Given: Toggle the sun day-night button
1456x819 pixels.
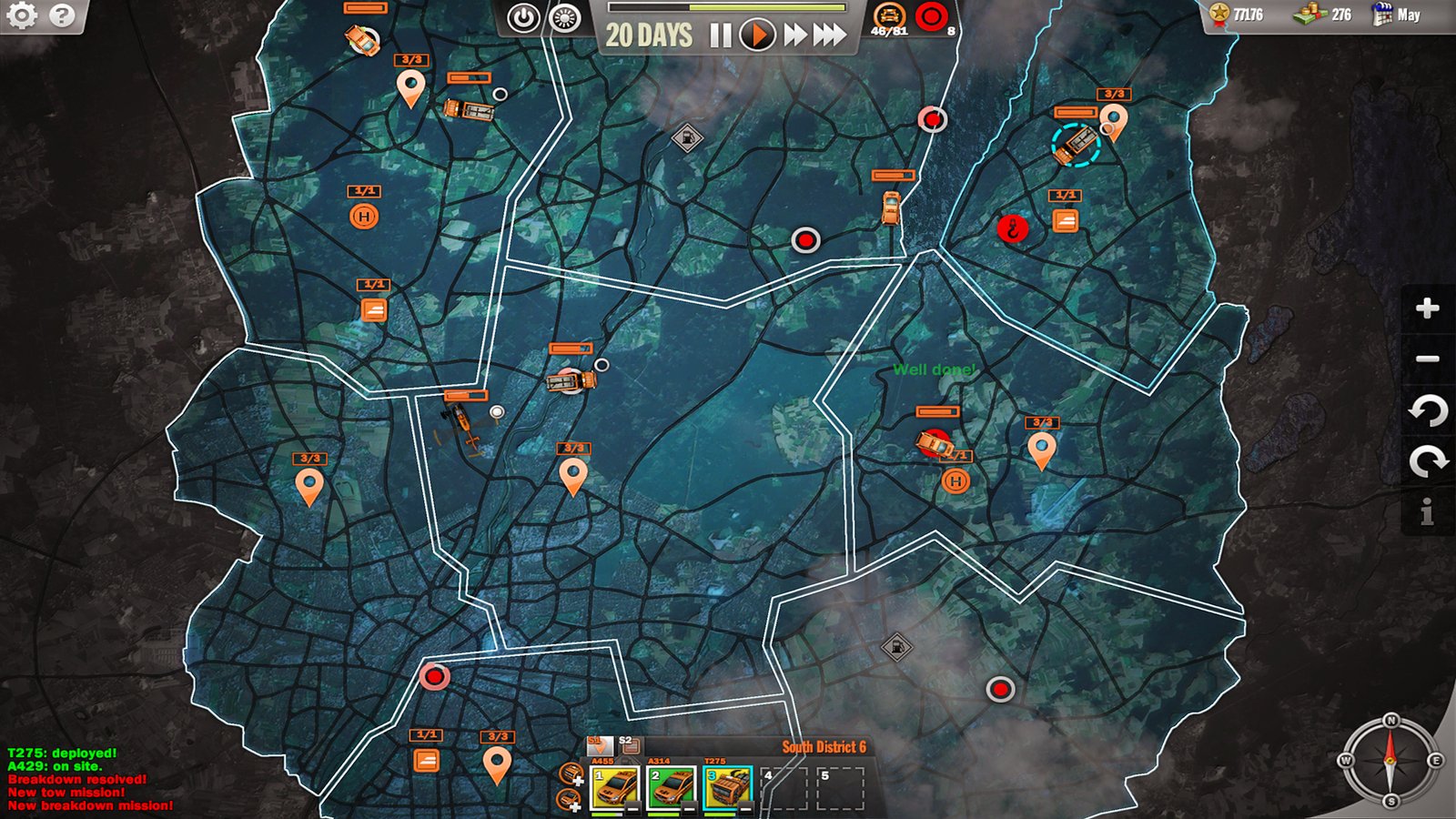Looking at the screenshot, I should point(566,18).
